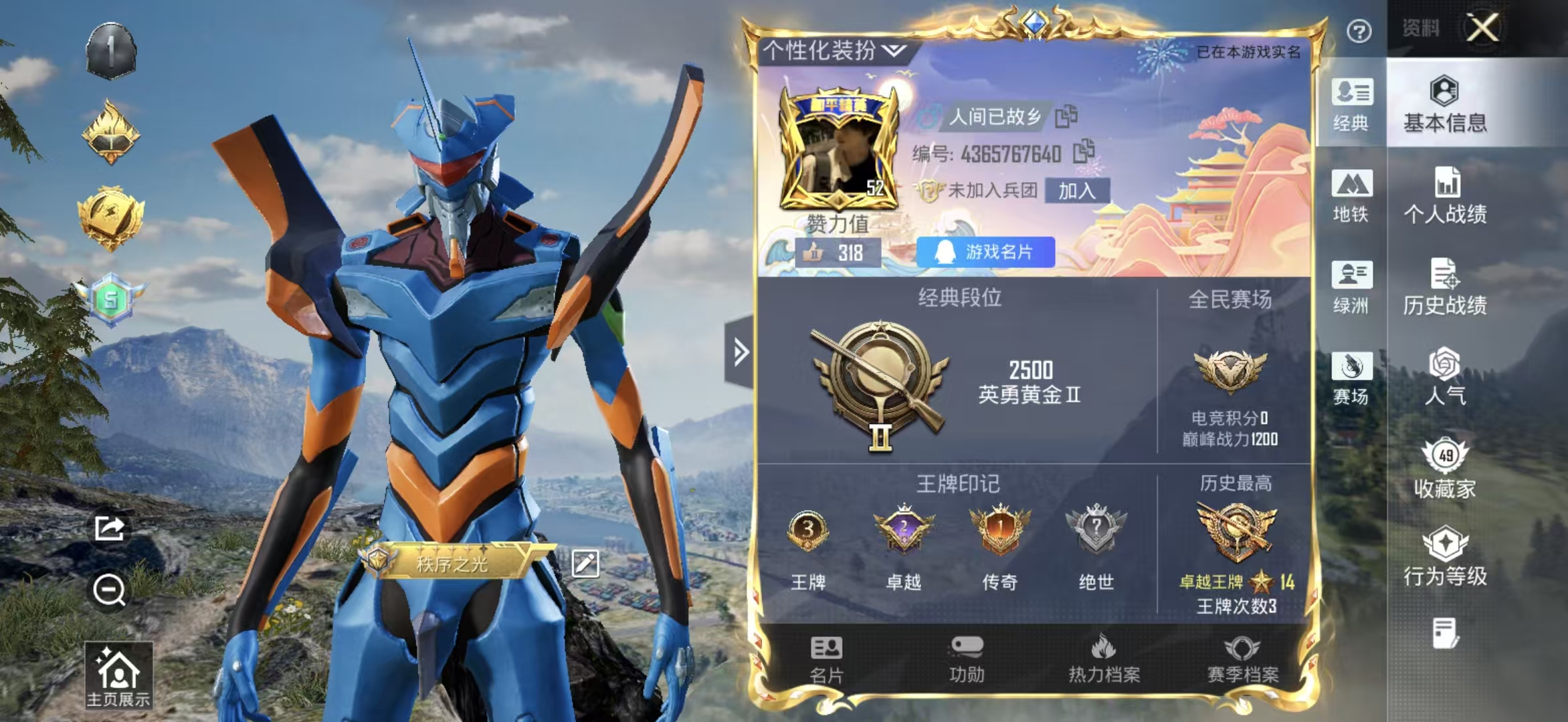
Task: Switch to the 绿洲 mode tab
Action: (x=1351, y=287)
